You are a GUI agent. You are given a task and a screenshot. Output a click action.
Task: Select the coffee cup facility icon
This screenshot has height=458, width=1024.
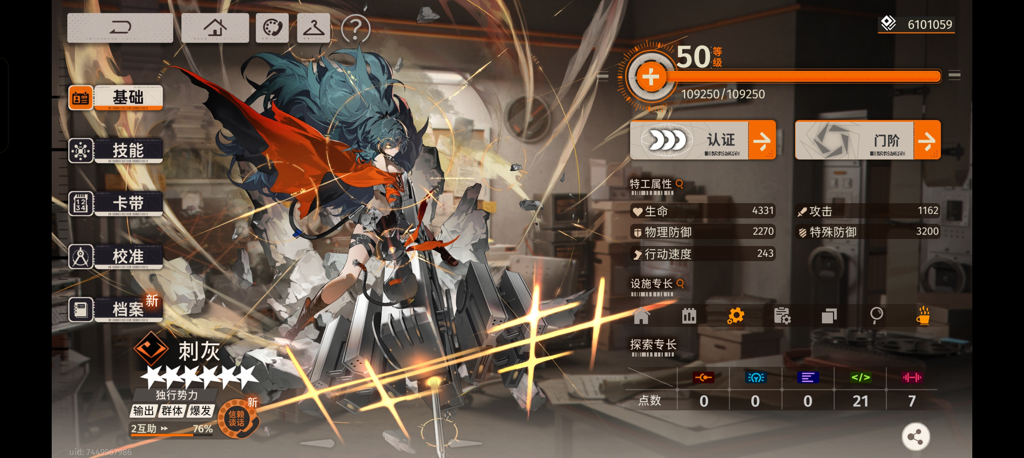pyautogui.click(x=923, y=316)
